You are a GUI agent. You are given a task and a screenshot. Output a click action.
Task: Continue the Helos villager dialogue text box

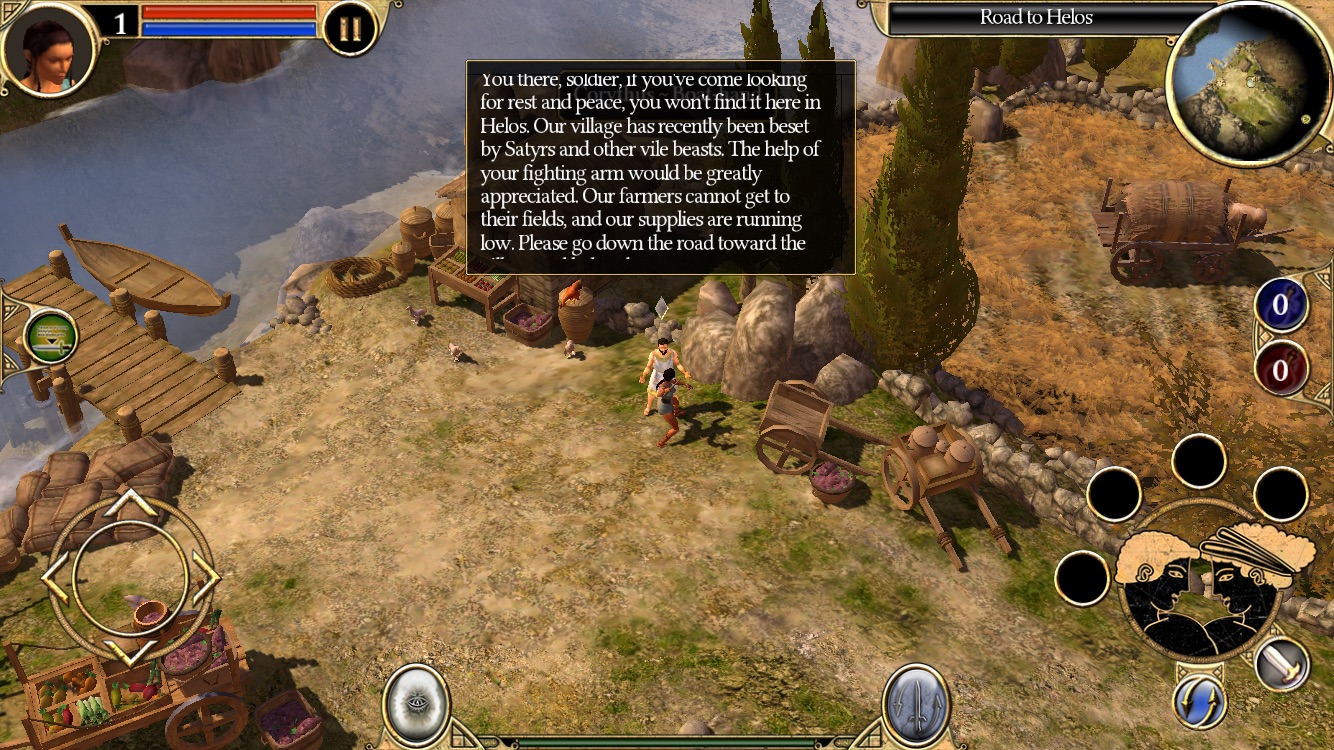[x=659, y=165]
